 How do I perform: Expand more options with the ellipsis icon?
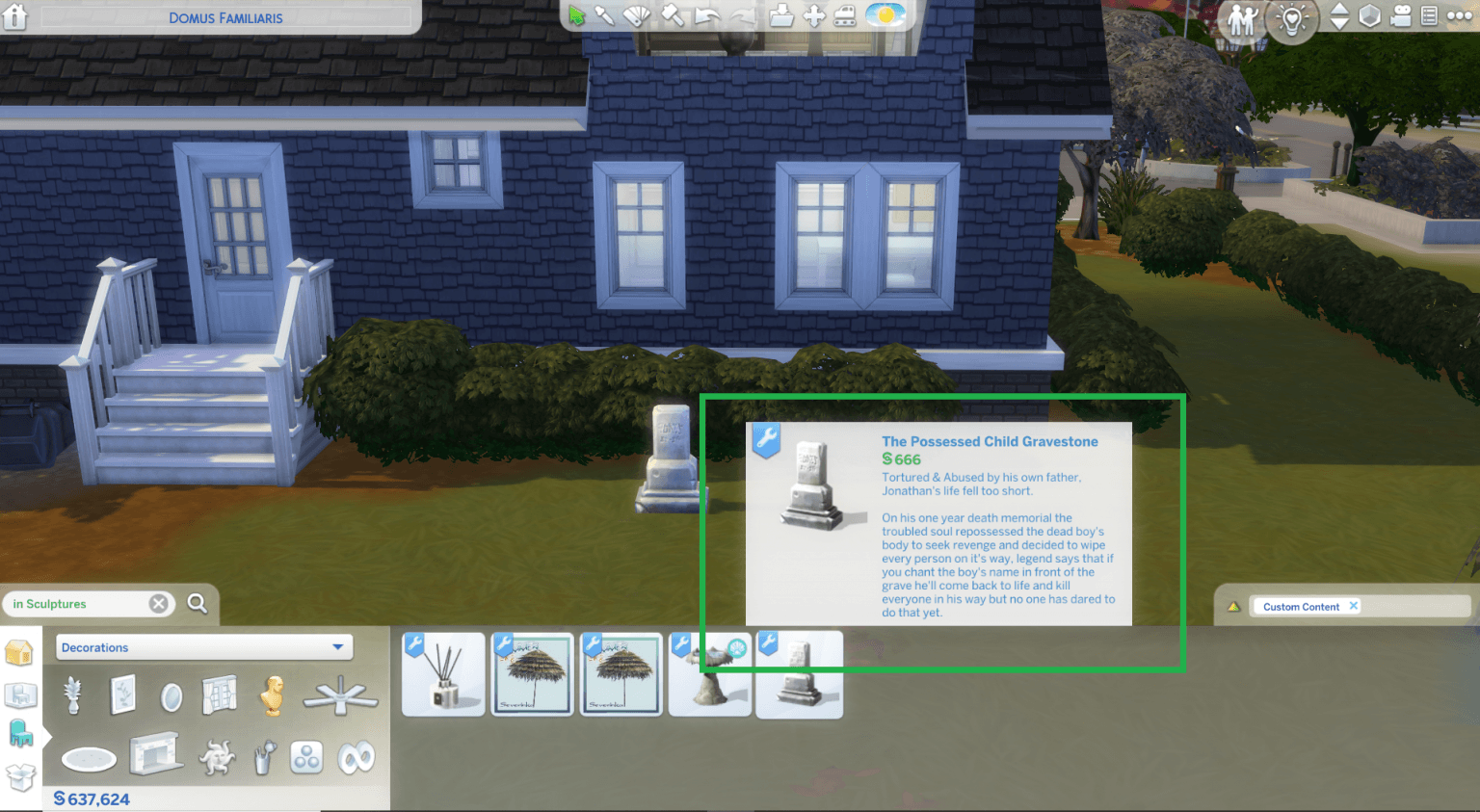(1458, 16)
